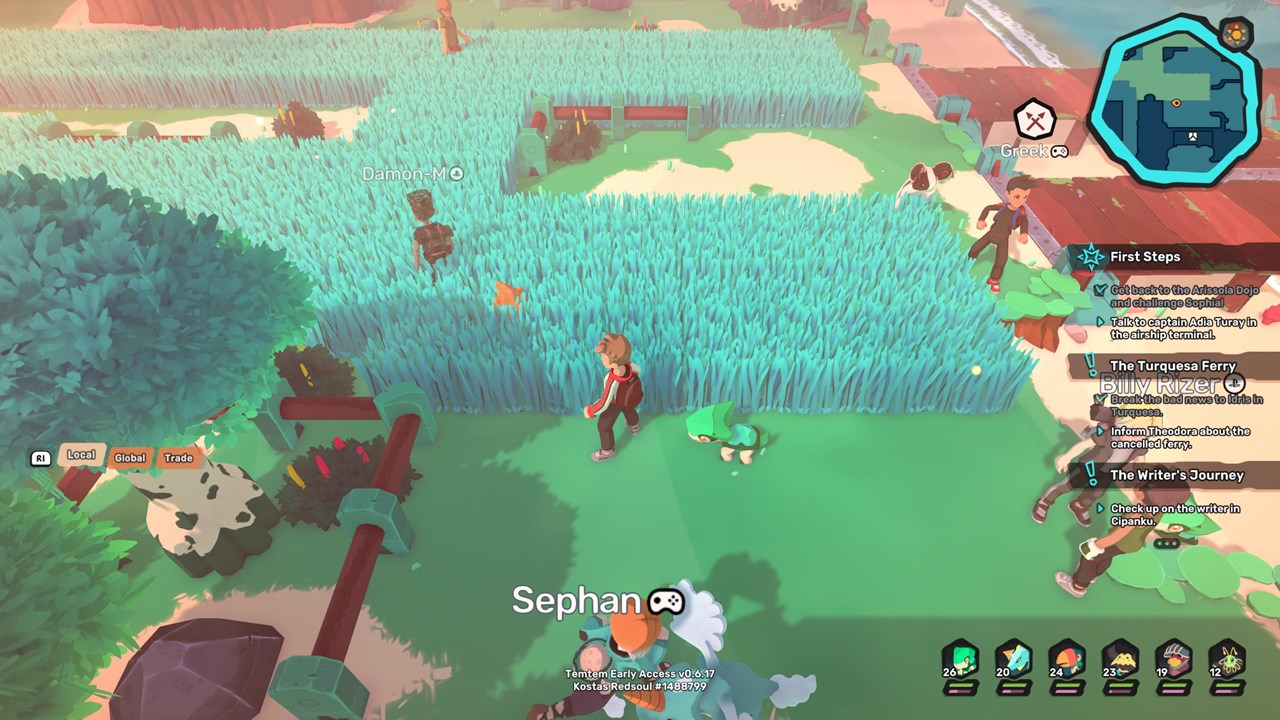
Task: Choose the level 24 orange-beaked Temtem
Action: (x=1067, y=661)
